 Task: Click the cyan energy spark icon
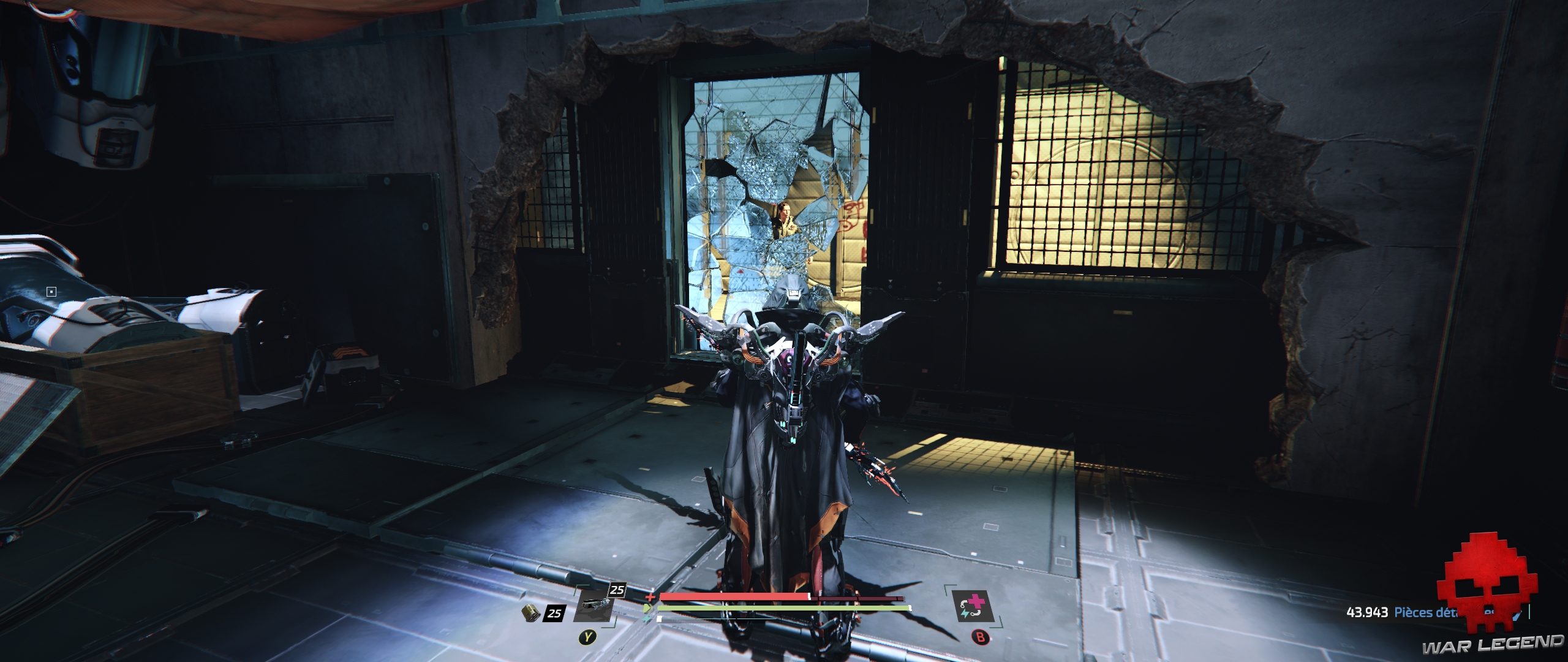pos(647,619)
